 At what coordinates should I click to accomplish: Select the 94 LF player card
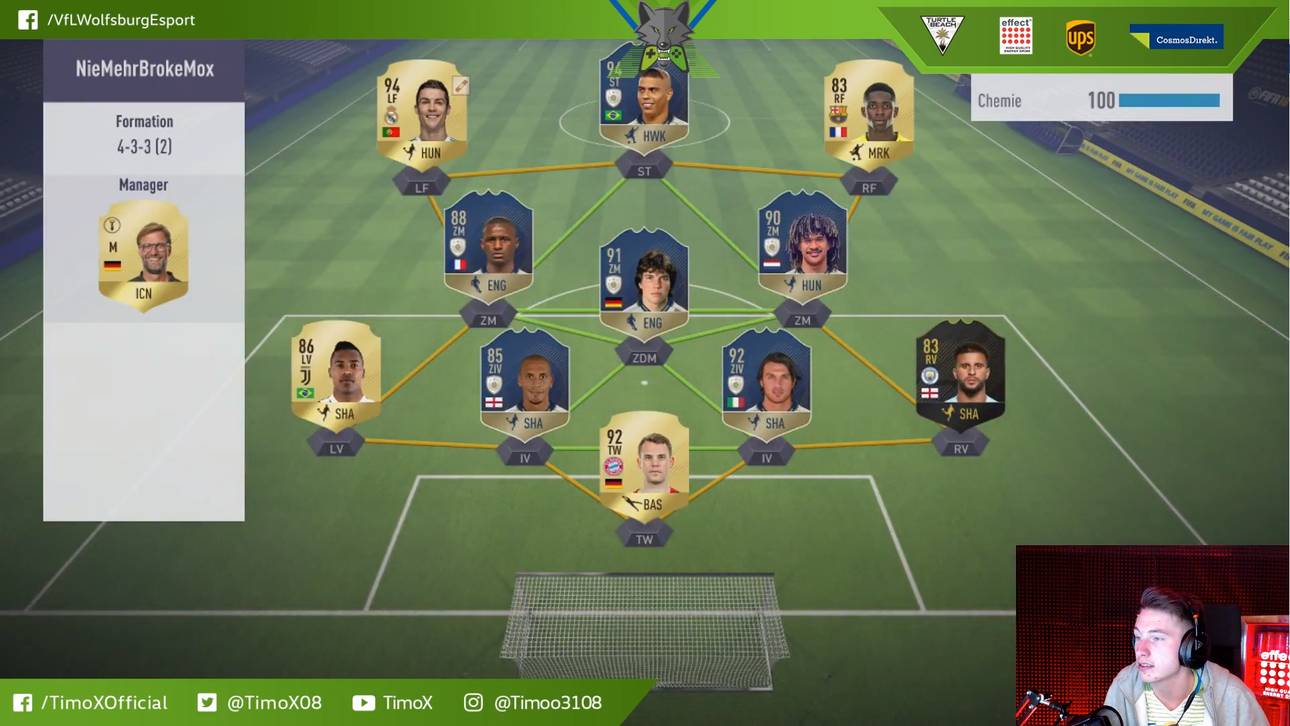point(421,115)
